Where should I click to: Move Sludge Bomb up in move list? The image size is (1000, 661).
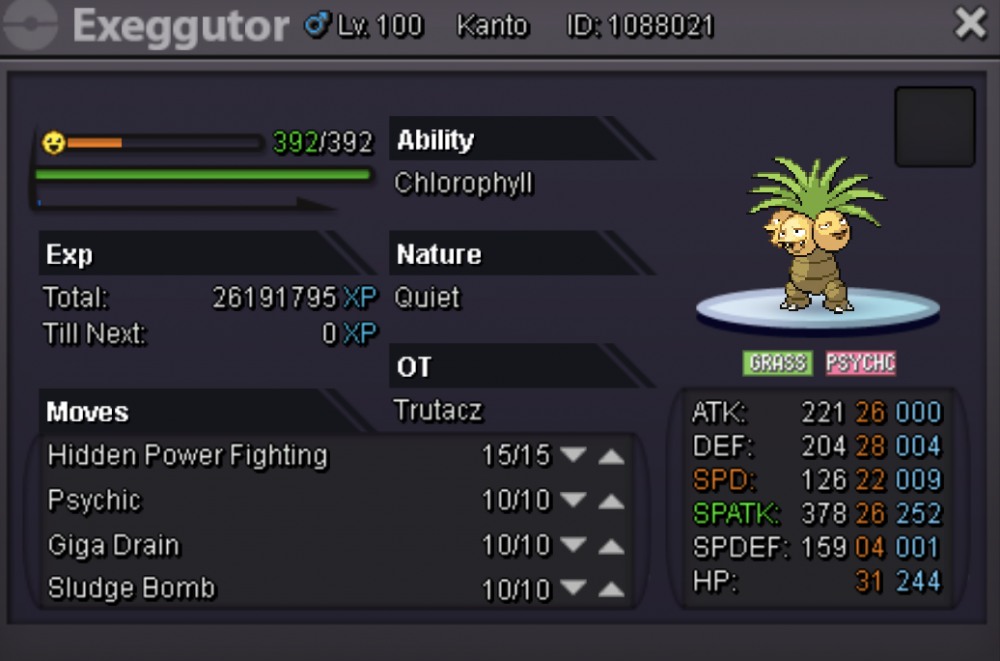pos(611,590)
